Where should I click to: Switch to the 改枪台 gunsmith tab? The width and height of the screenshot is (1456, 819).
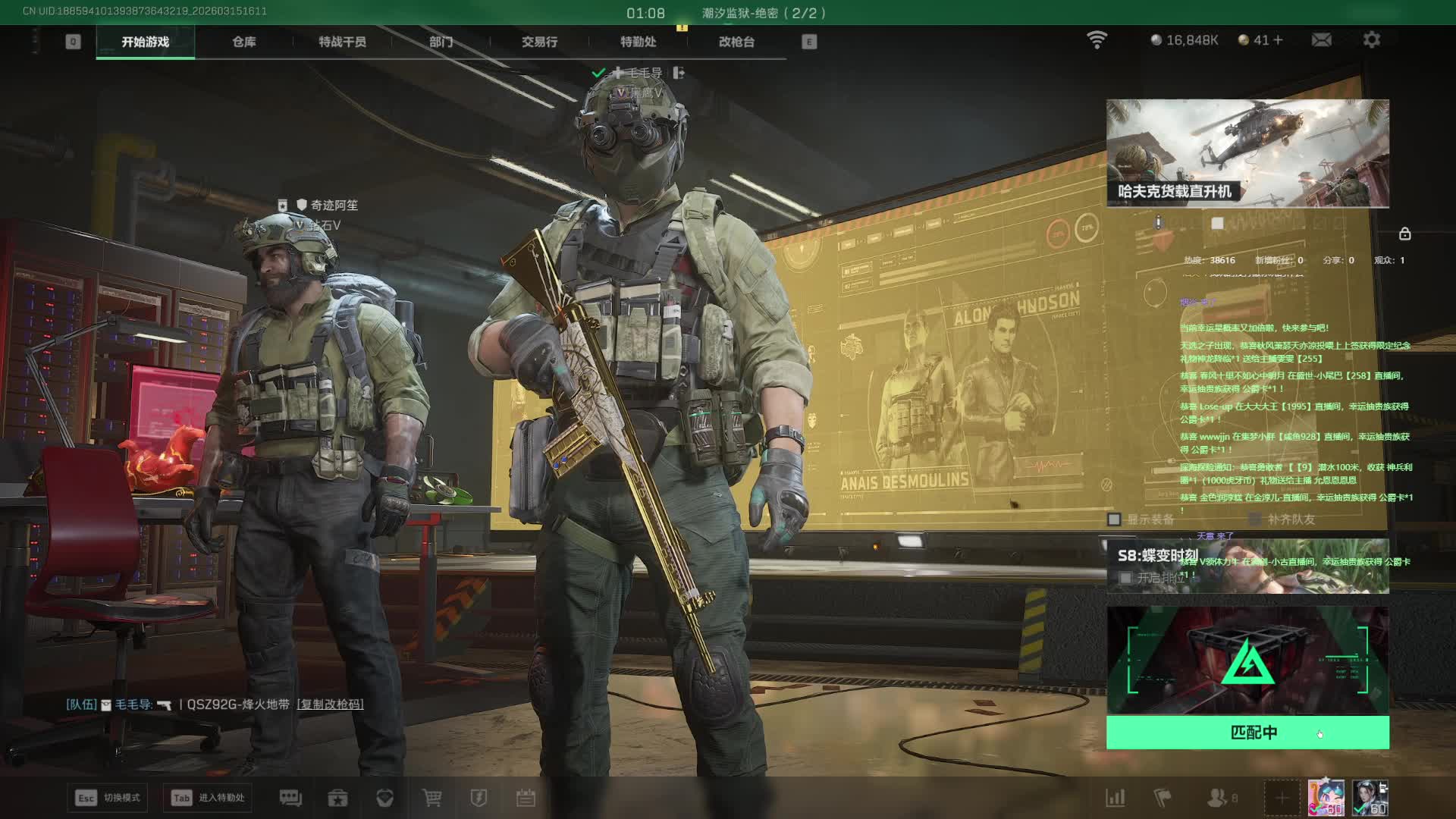(x=736, y=42)
